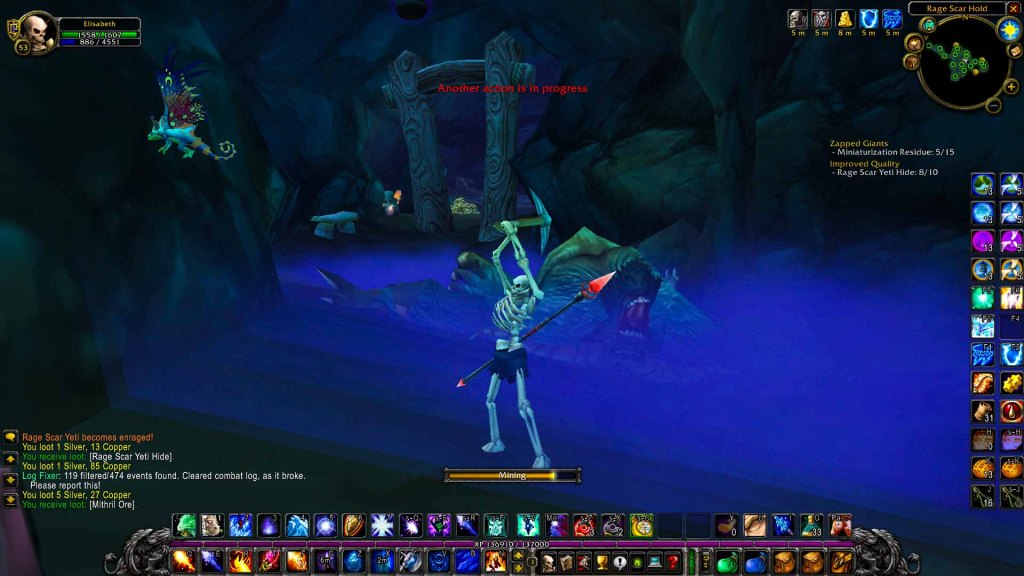Open the minimap inside the round frame

click(x=962, y=60)
